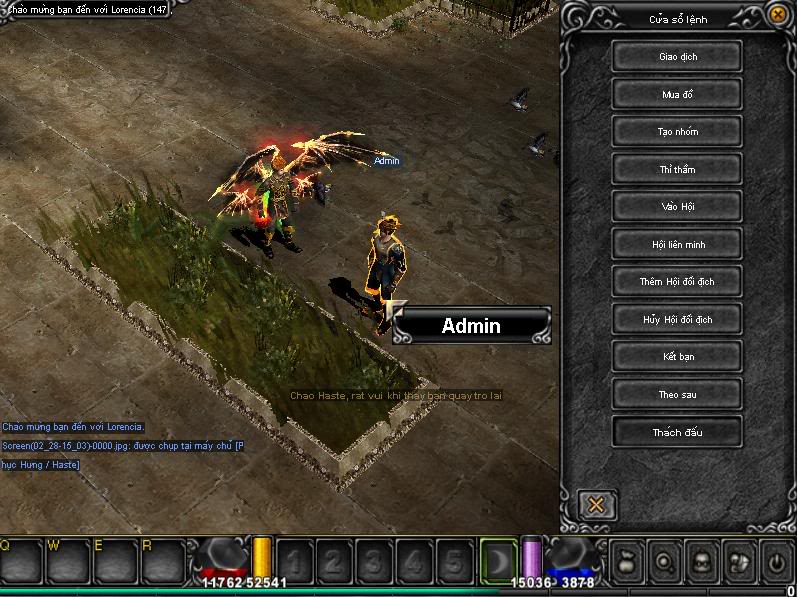Screen dimensions: 798x597
Task: Activate the Theo sau command
Action: coord(677,395)
